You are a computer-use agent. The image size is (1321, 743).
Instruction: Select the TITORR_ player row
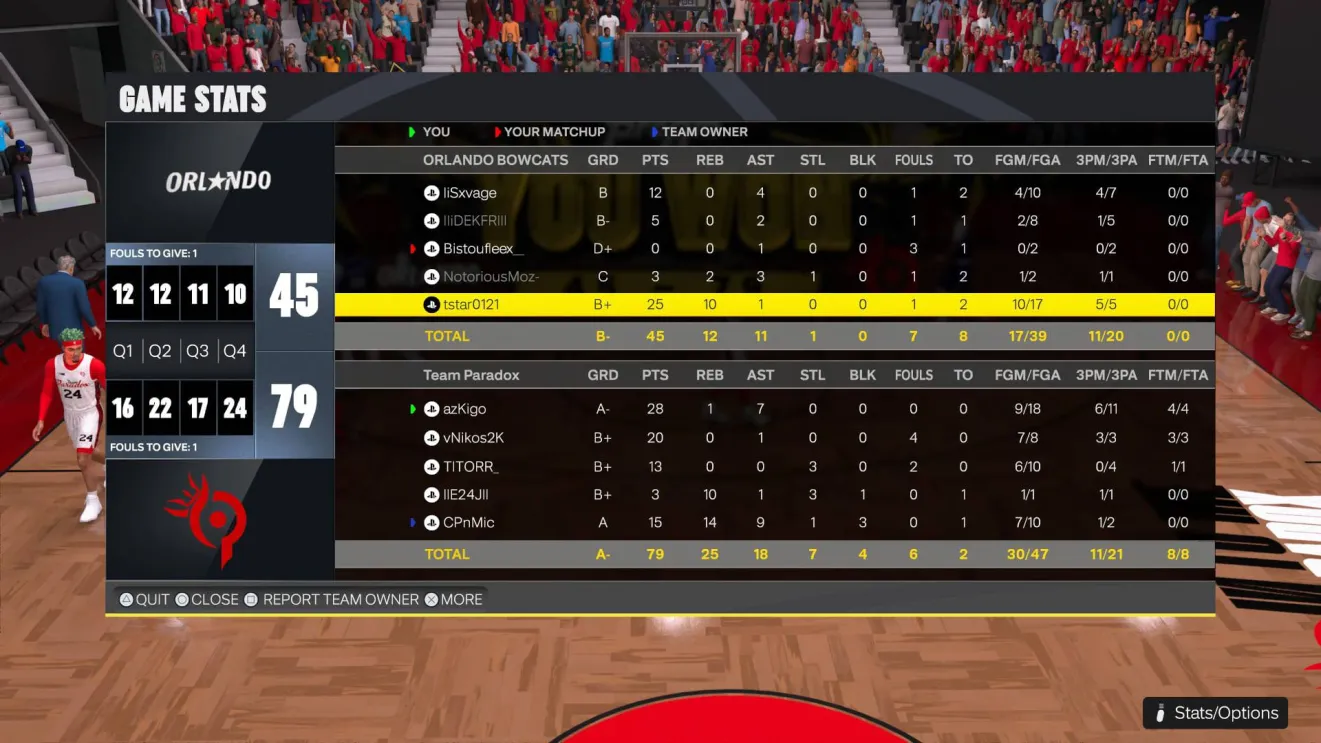[471, 467]
